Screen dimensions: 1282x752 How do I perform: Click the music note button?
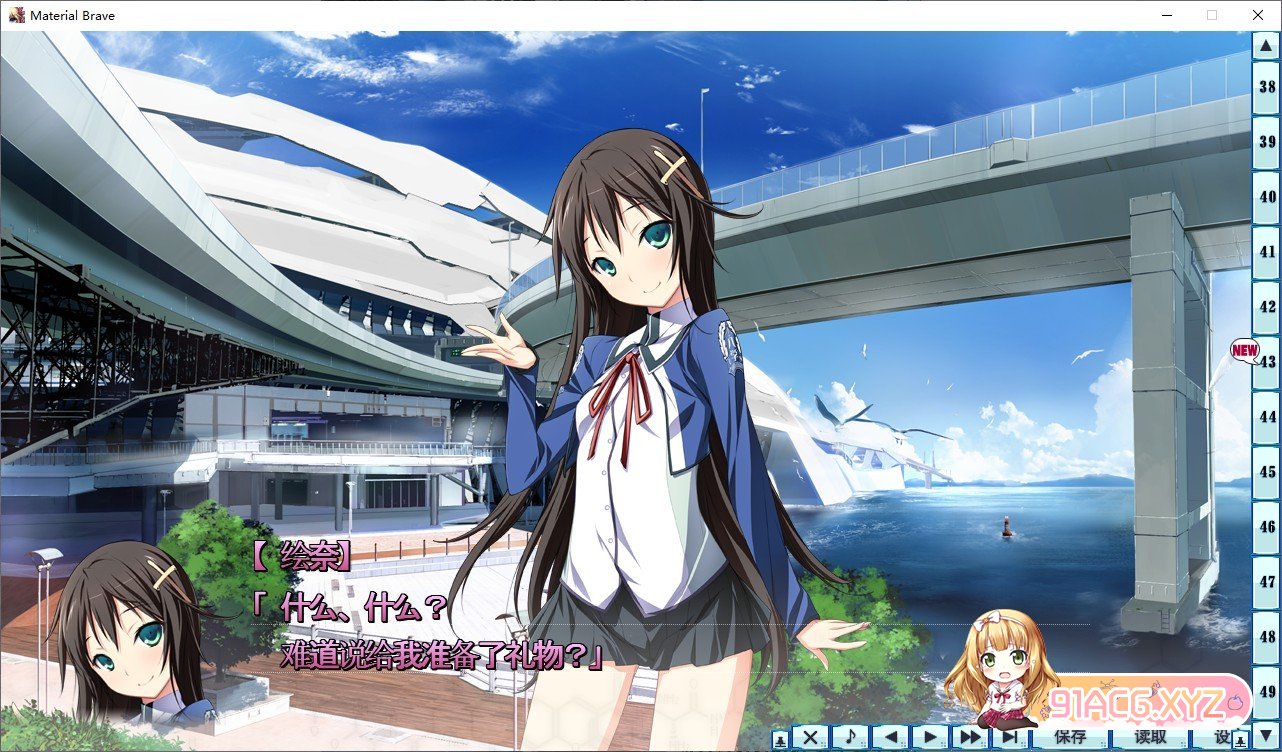(x=850, y=738)
